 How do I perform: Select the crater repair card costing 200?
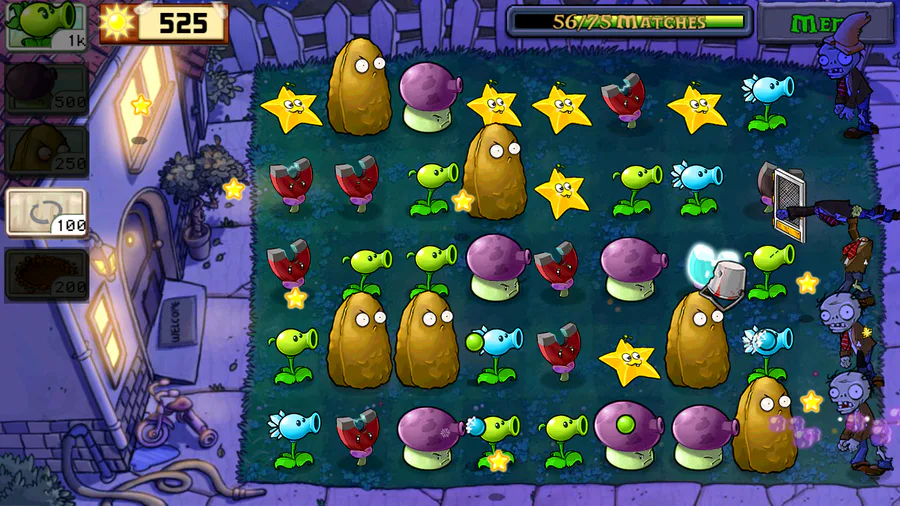(x=46, y=273)
